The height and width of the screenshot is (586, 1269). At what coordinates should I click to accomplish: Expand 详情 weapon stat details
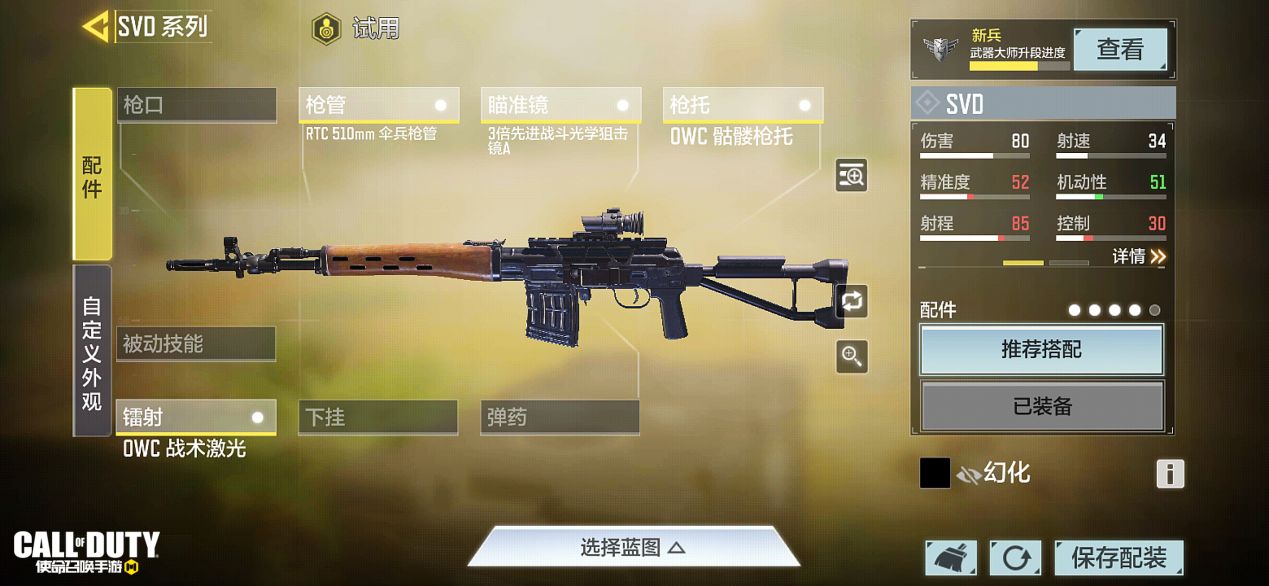click(1139, 257)
